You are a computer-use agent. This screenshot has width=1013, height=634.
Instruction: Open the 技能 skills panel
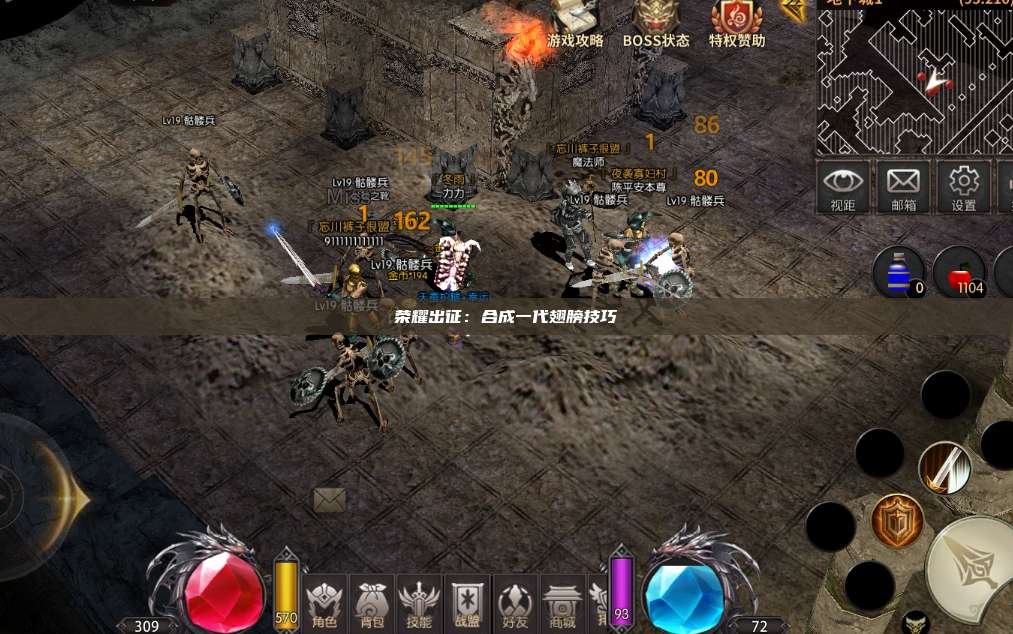(x=419, y=604)
